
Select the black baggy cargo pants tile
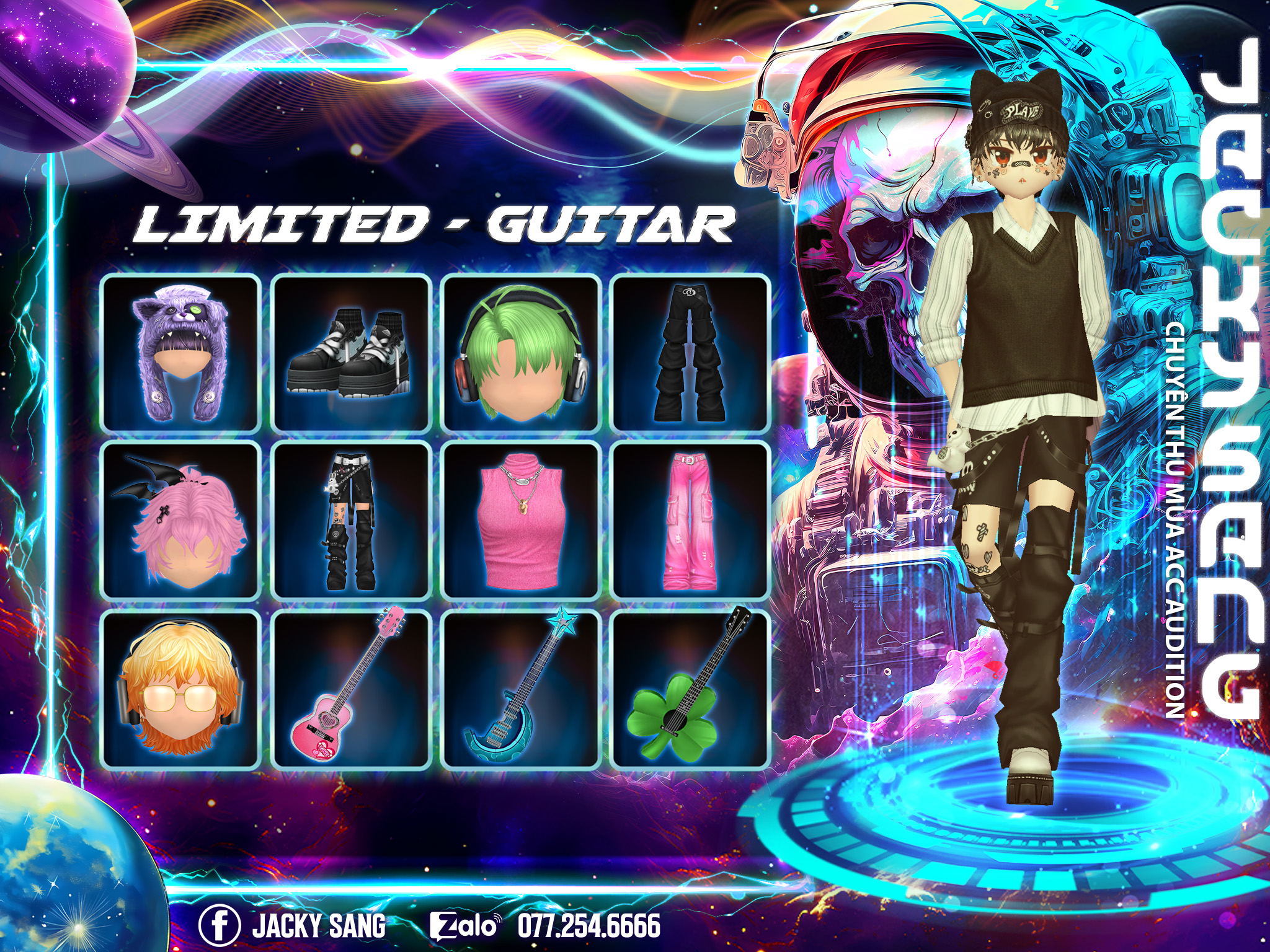690,353
